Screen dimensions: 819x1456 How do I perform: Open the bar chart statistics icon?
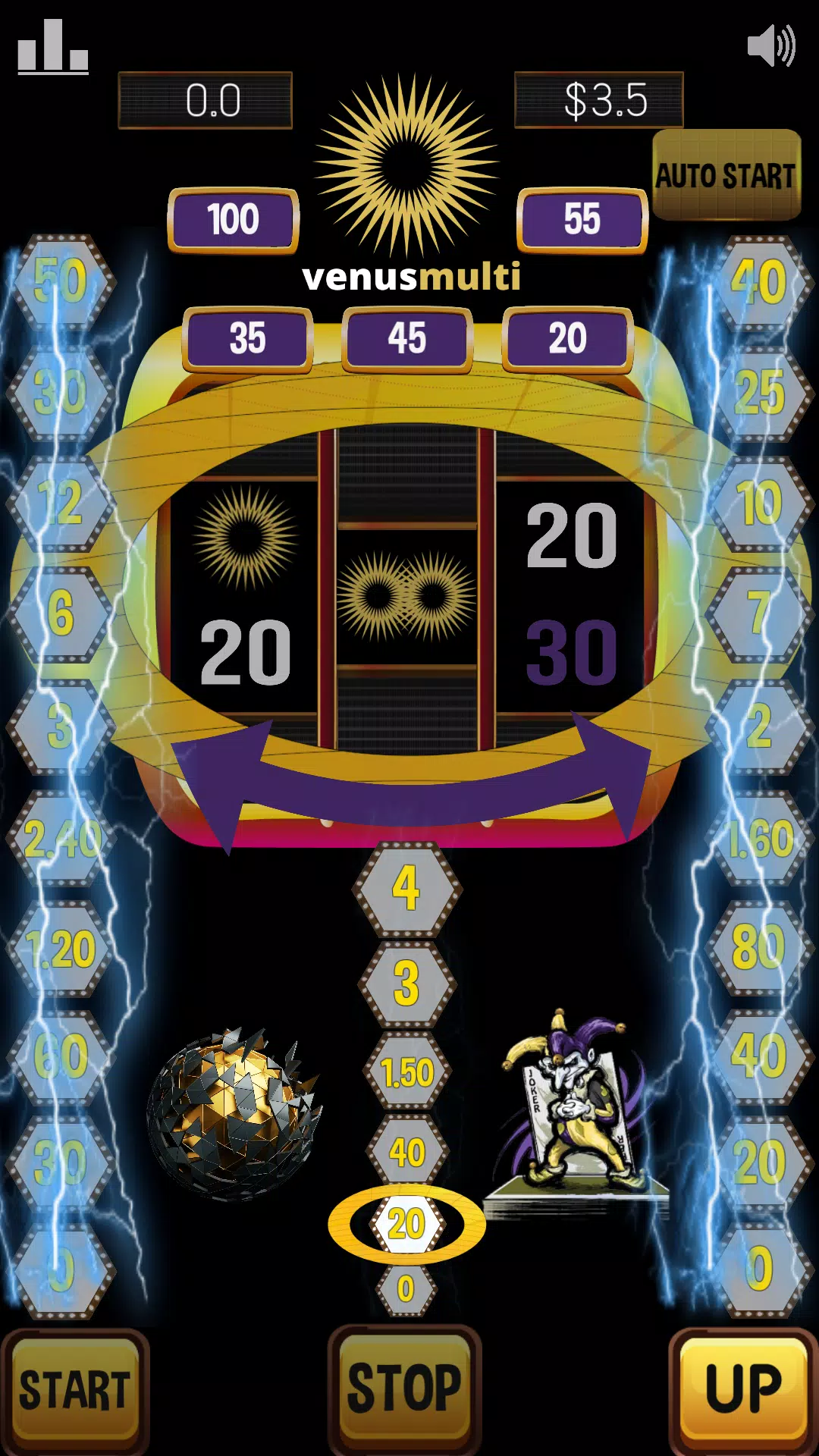[x=53, y=47]
